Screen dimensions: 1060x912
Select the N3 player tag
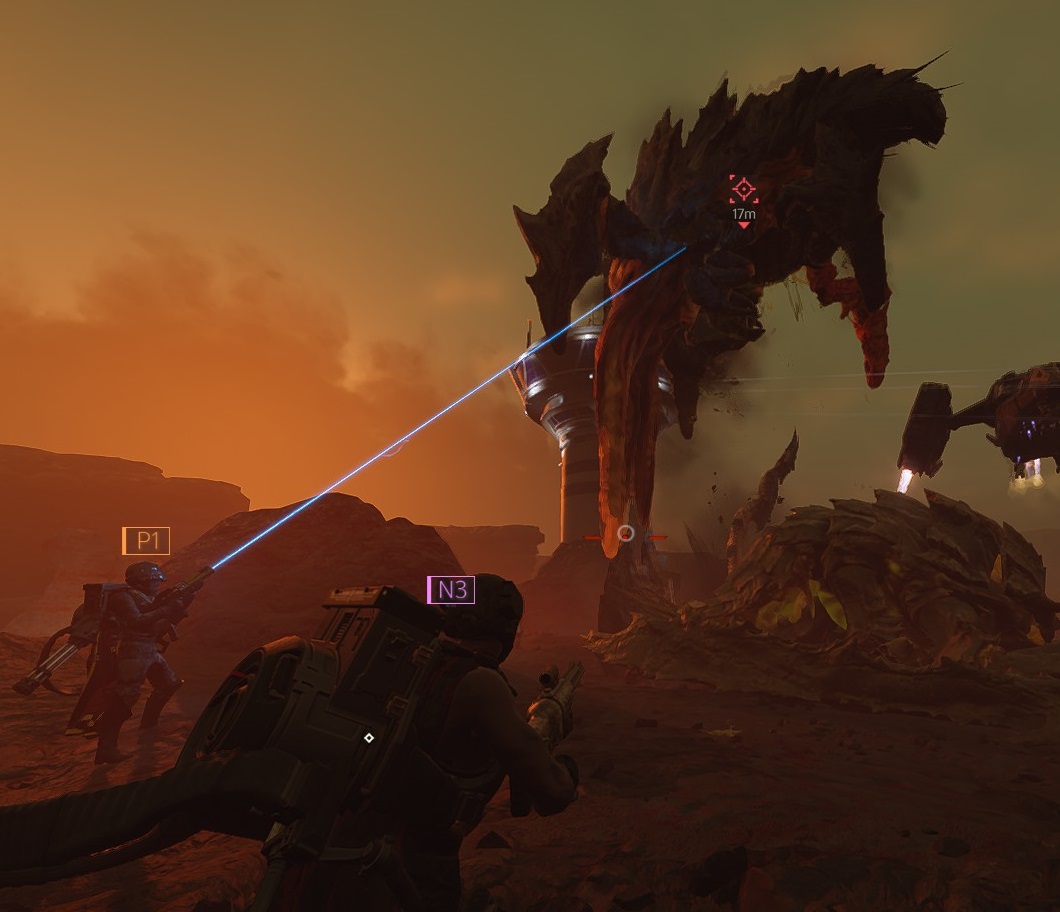(451, 590)
